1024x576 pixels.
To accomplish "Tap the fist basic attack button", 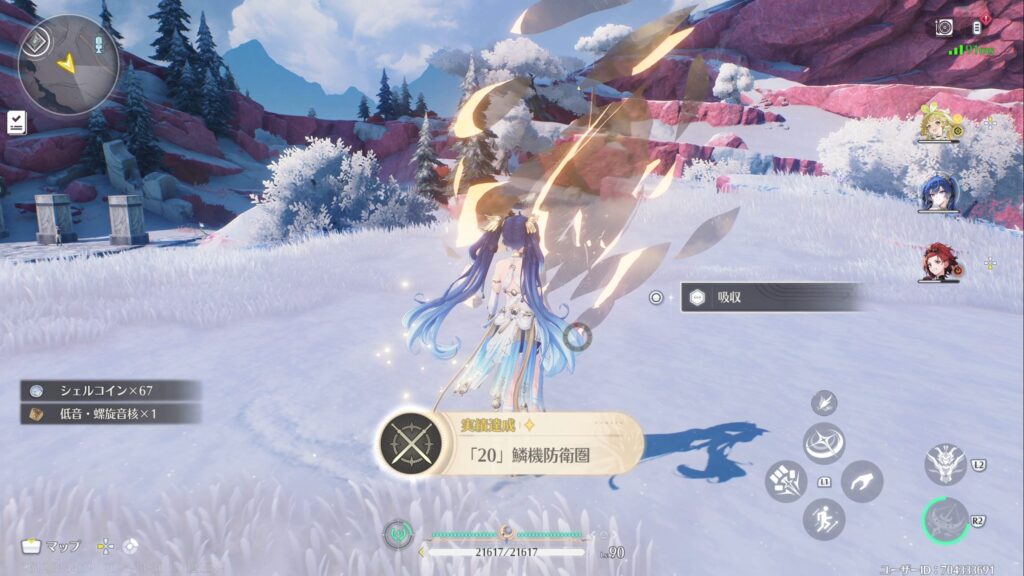I will point(785,481).
